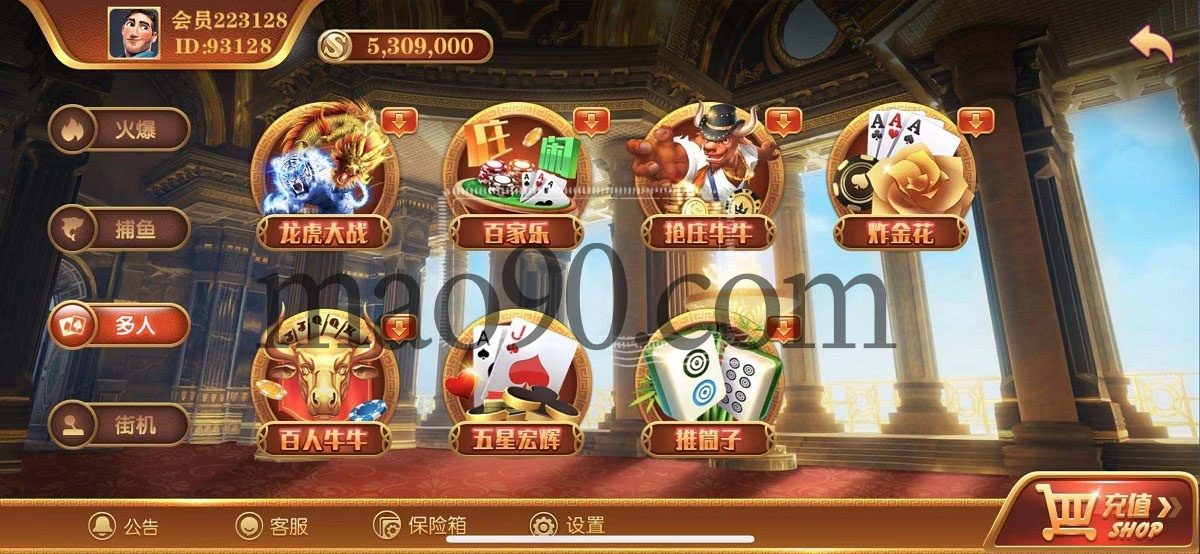This screenshot has height=554, width=1200.
Task: Switch to the 火爆 category tab
Action: (x=120, y=129)
